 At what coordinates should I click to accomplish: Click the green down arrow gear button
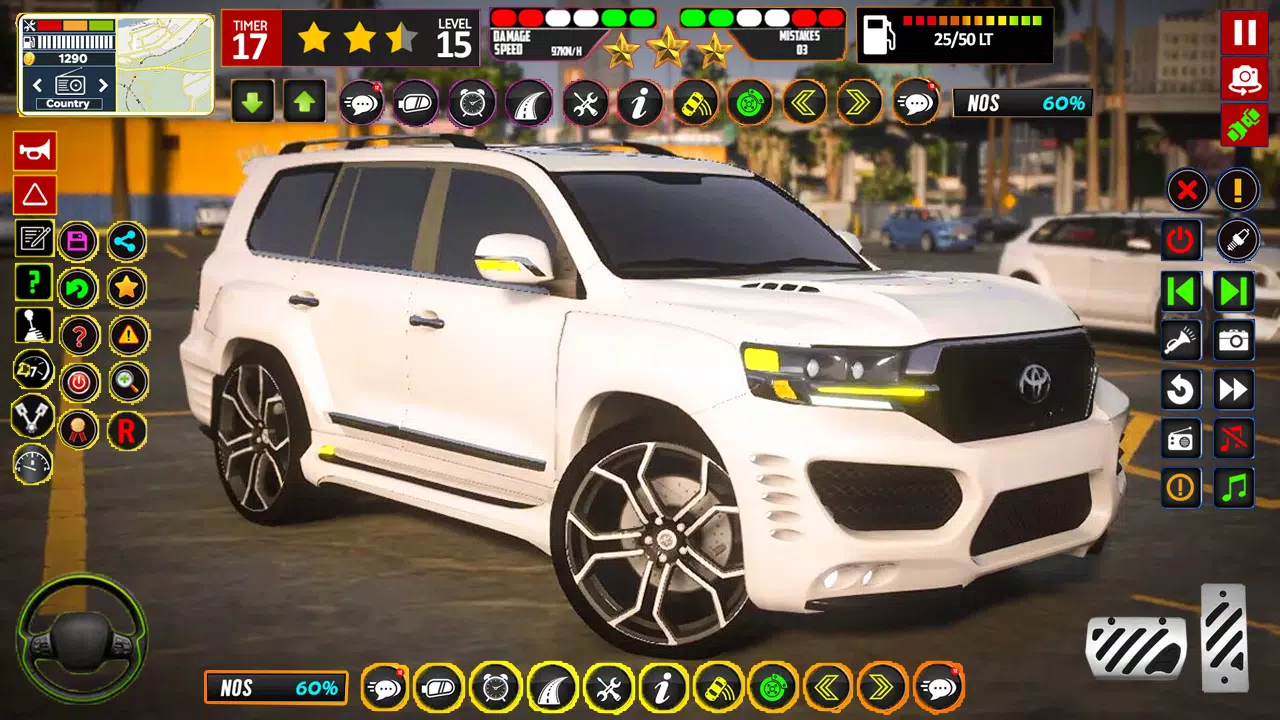252,103
